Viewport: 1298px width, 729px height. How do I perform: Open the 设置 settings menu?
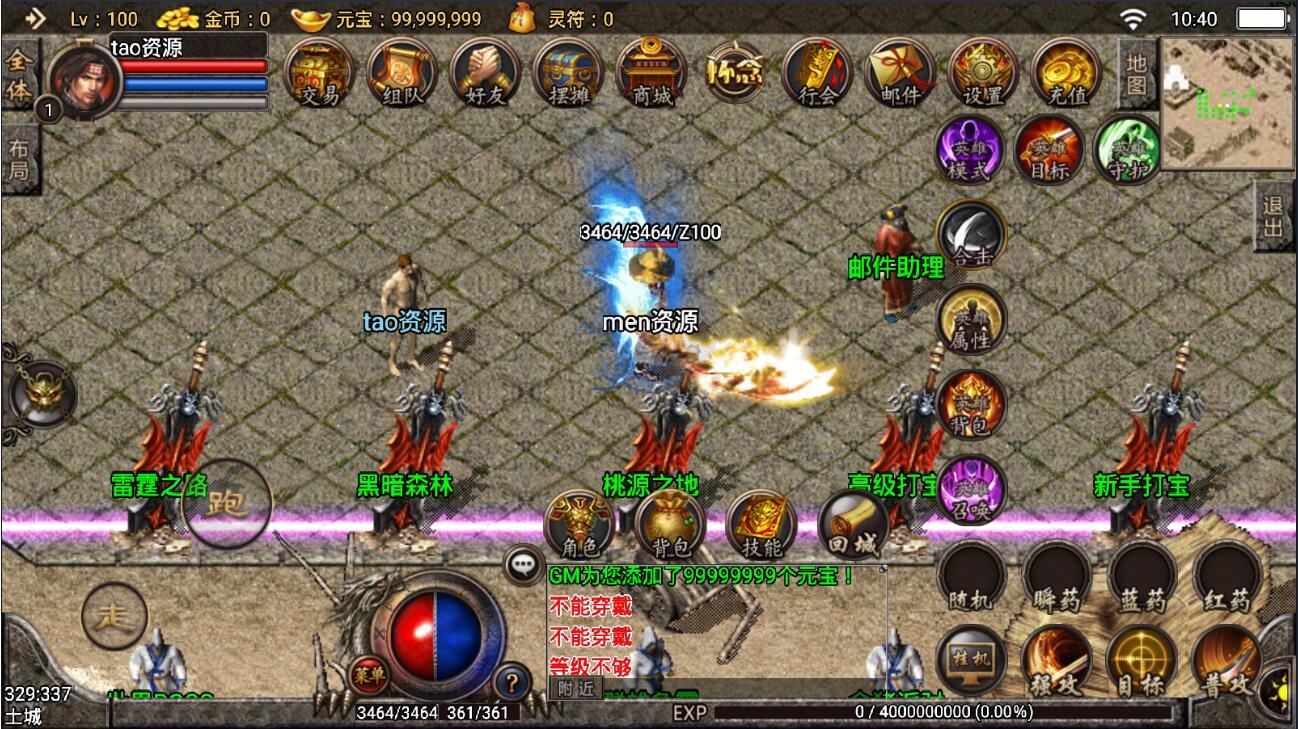pyautogui.click(x=983, y=72)
